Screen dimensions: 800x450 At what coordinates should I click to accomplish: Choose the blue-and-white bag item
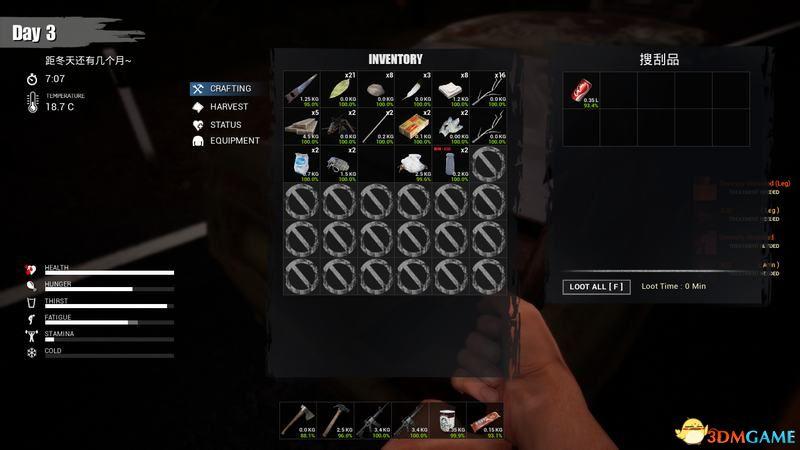(303, 164)
